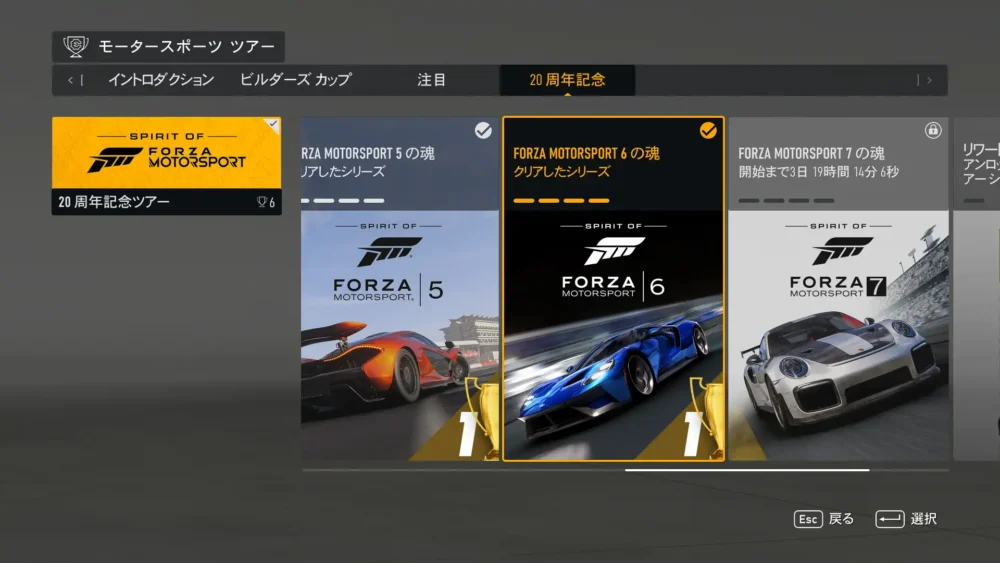The height and width of the screenshot is (563, 1000).
Task: Choose the 20 周年記念 tab
Action: pyautogui.click(x=567, y=80)
